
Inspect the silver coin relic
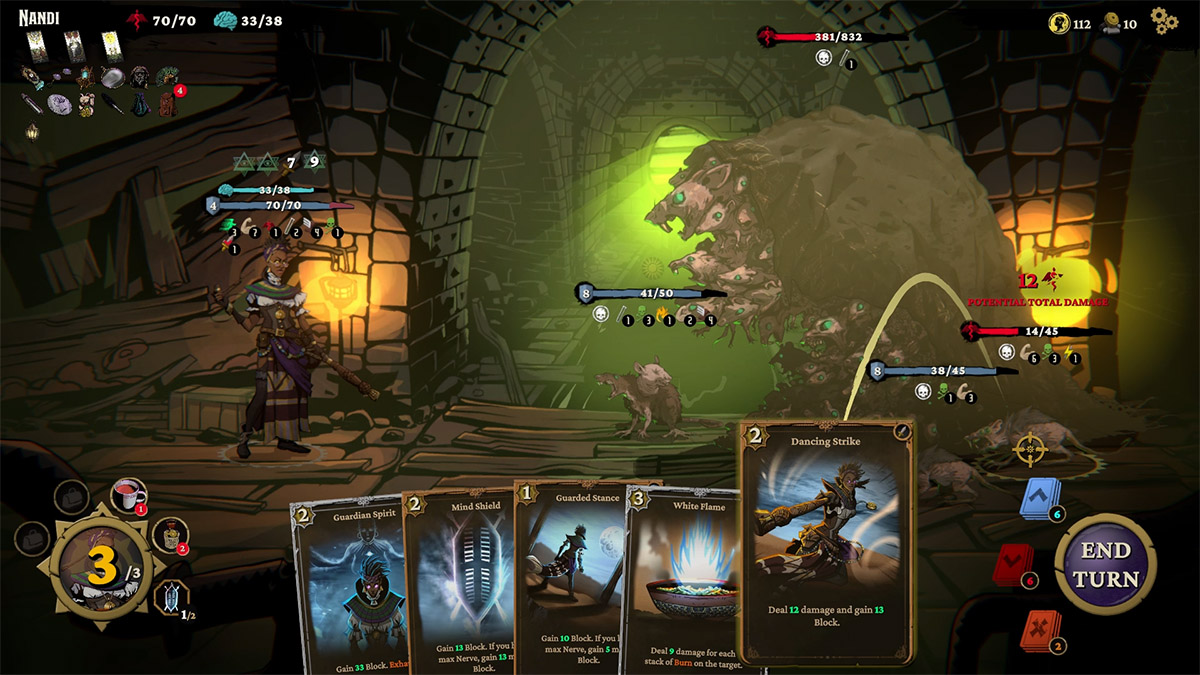point(59,103)
